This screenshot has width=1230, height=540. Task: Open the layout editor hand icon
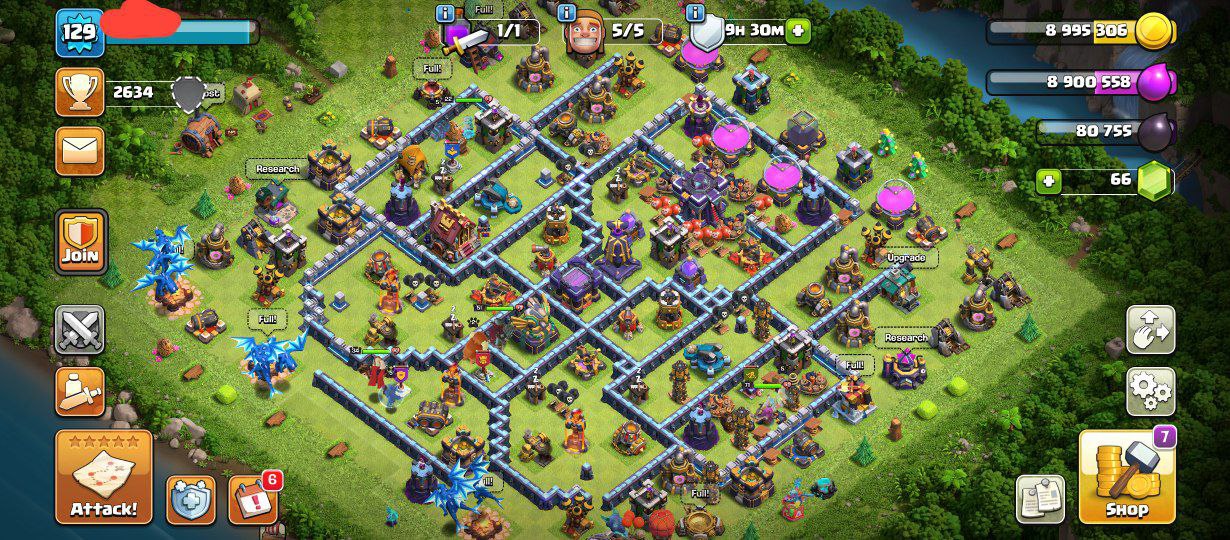coord(1151,330)
